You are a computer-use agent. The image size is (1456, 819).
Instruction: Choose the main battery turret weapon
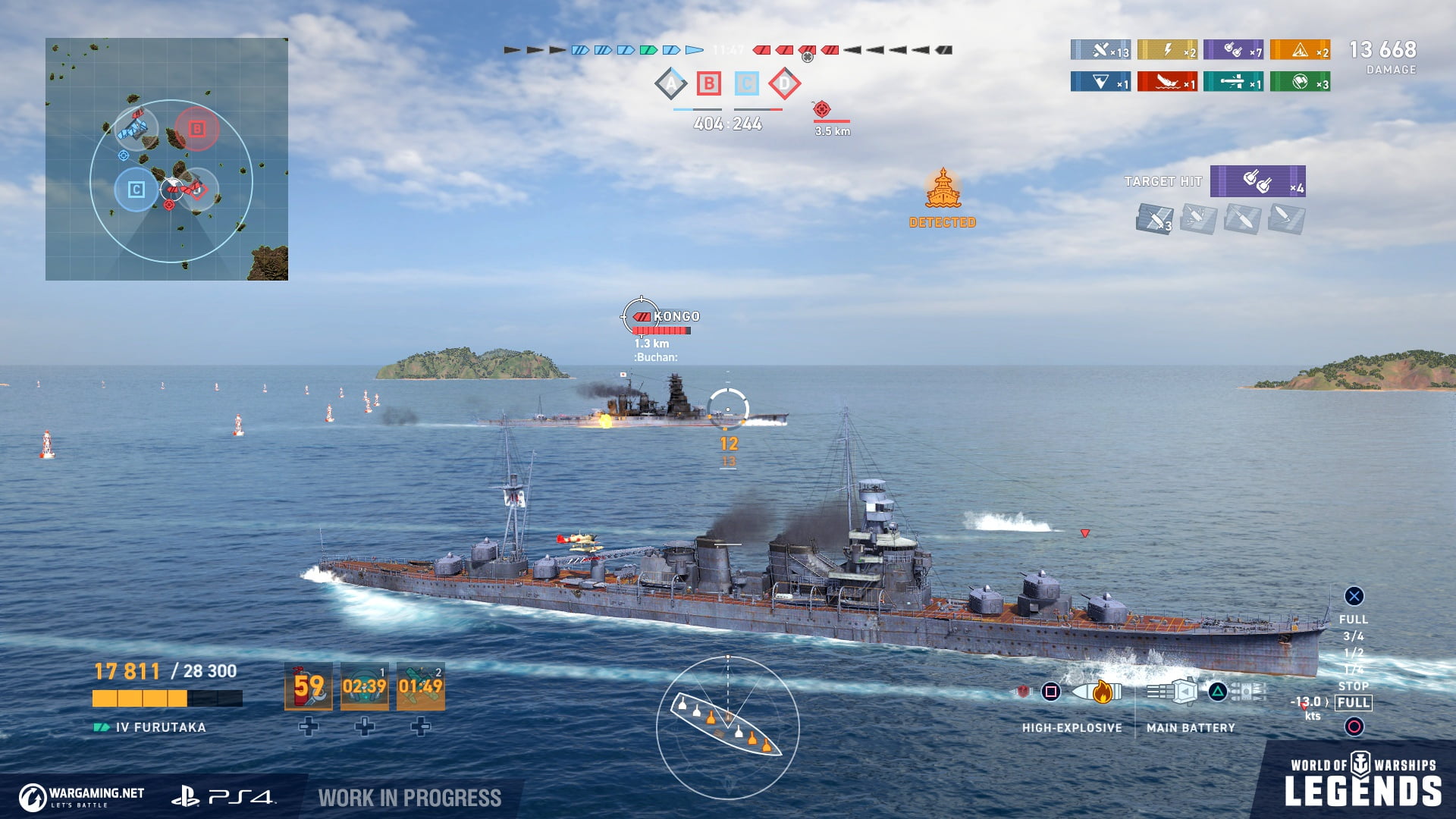click(1172, 692)
